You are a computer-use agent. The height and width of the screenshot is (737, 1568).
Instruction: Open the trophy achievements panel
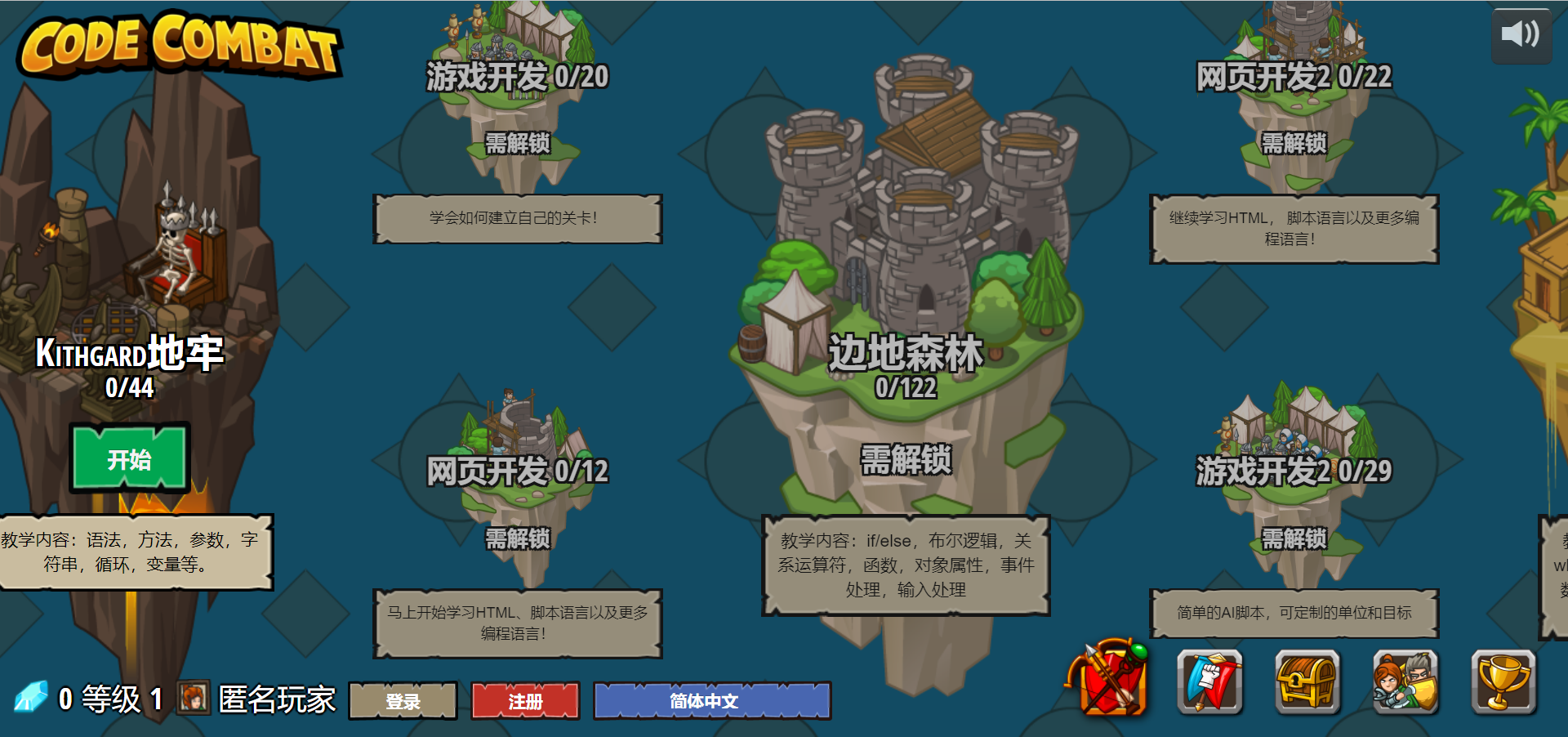coord(1503,682)
